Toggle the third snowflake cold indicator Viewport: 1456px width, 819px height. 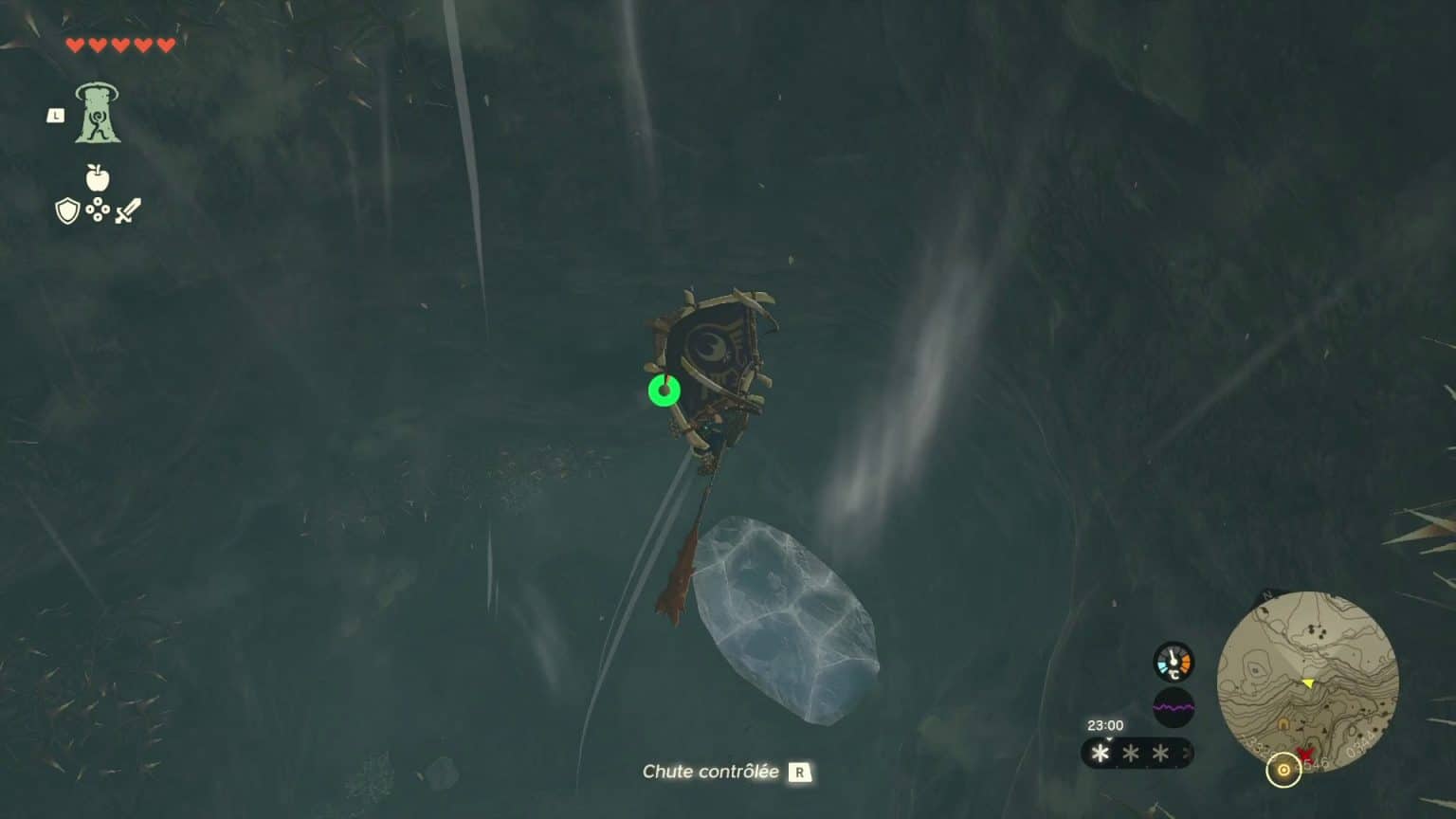1160,752
